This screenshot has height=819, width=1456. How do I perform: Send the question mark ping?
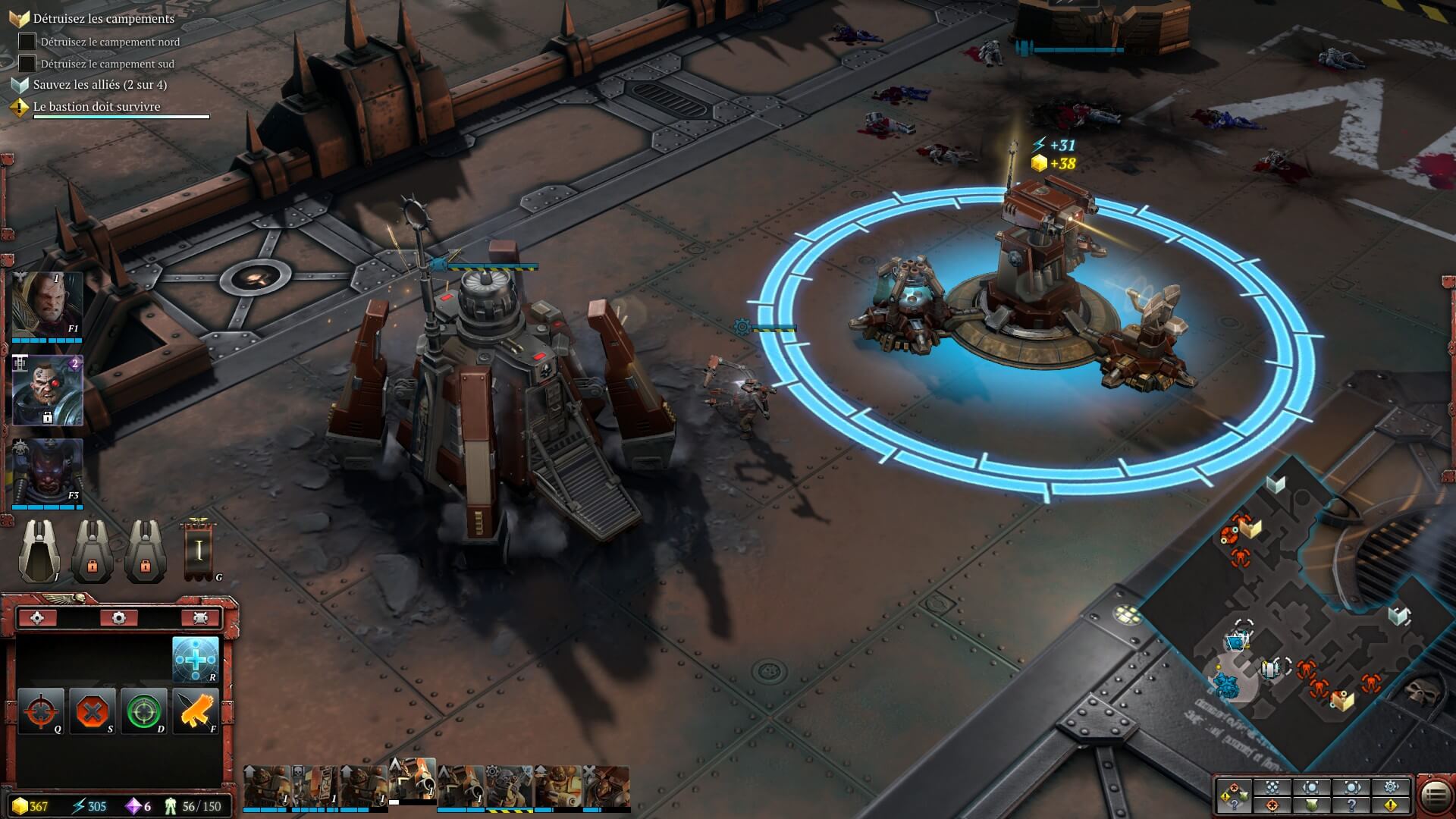[1351, 805]
